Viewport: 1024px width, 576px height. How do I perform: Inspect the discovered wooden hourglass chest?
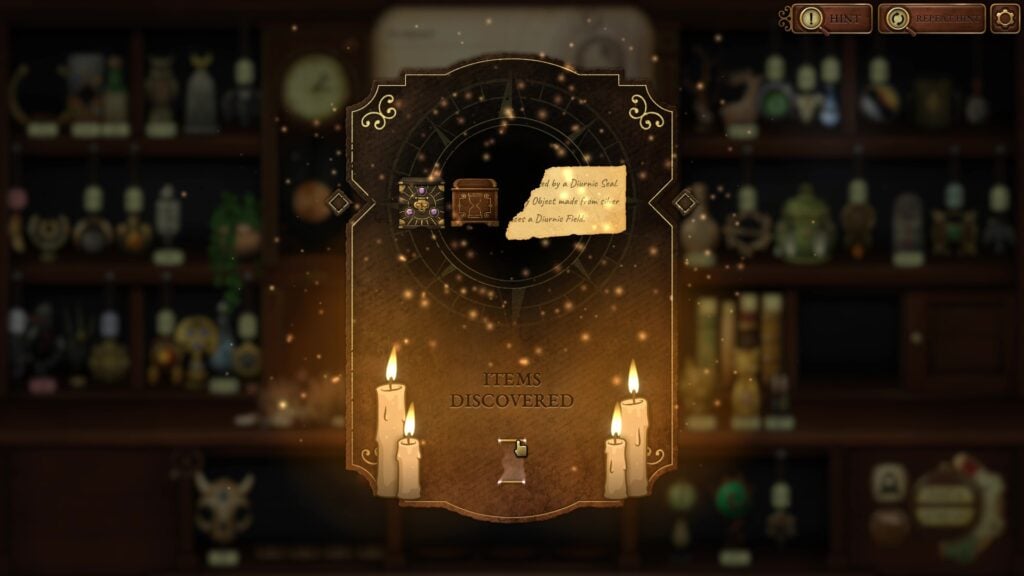pyautogui.click(x=475, y=203)
